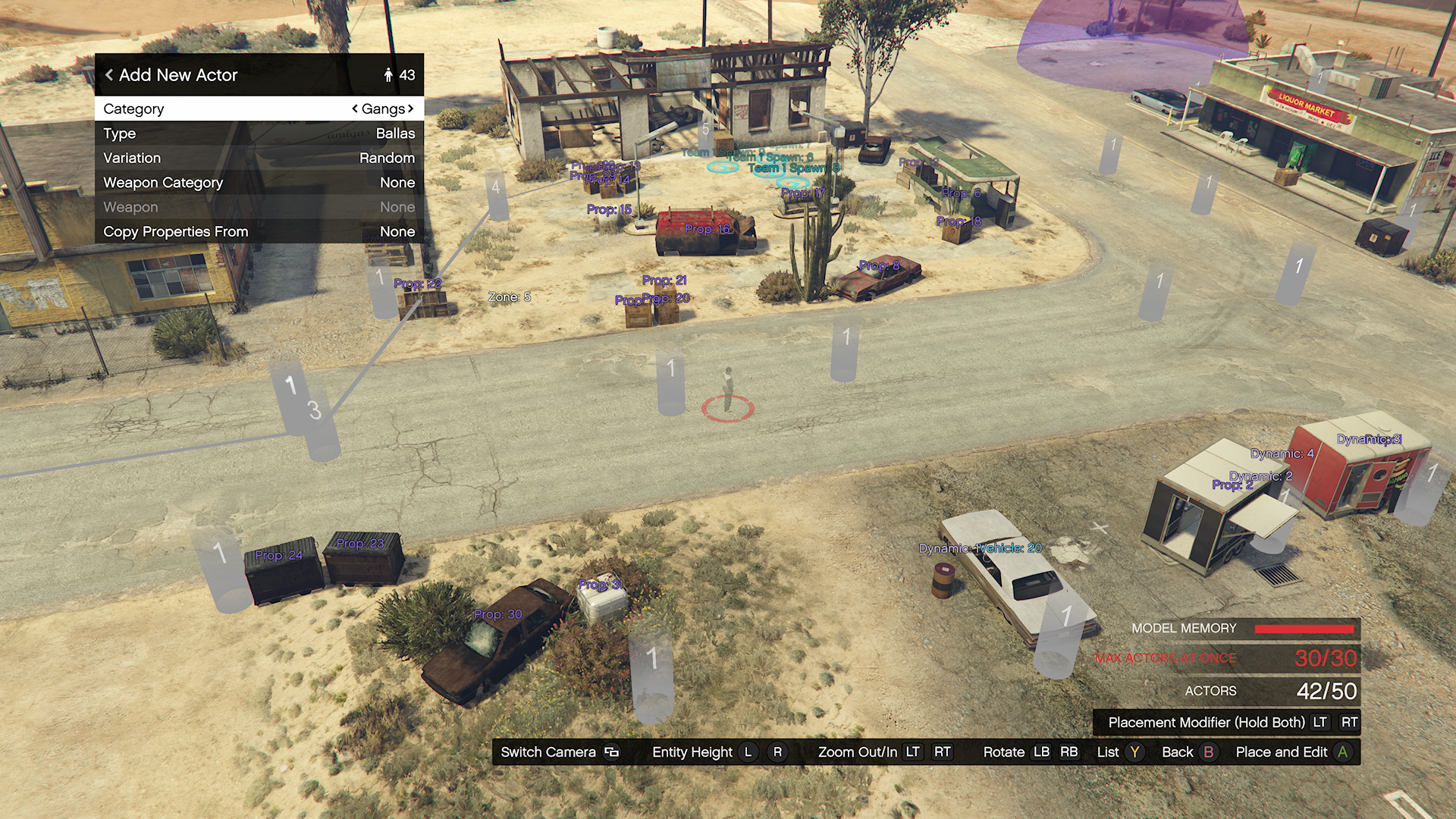Click the back arrow beside Add New Actor
Image resolution: width=1456 pixels, height=819 pixels.
pyautogui.click(x=109, y=75)
